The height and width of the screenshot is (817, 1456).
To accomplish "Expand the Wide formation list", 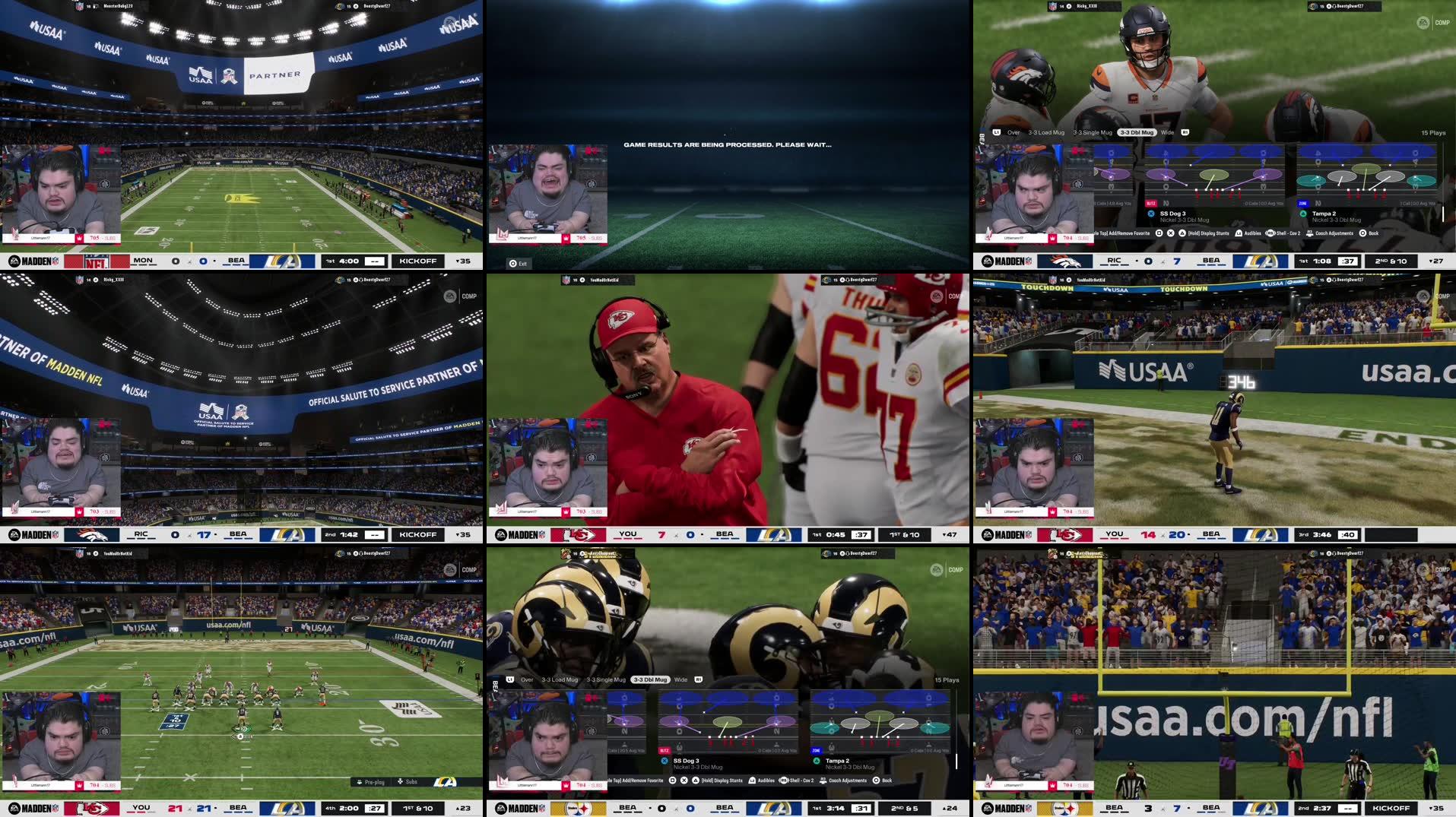I will click(1168, 132).
